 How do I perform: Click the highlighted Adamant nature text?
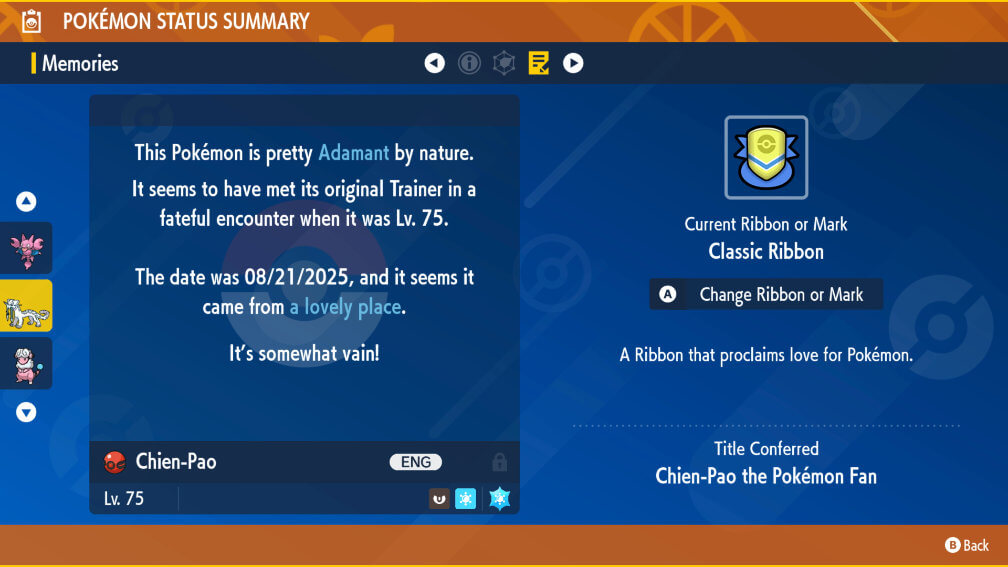click(354, 153)
